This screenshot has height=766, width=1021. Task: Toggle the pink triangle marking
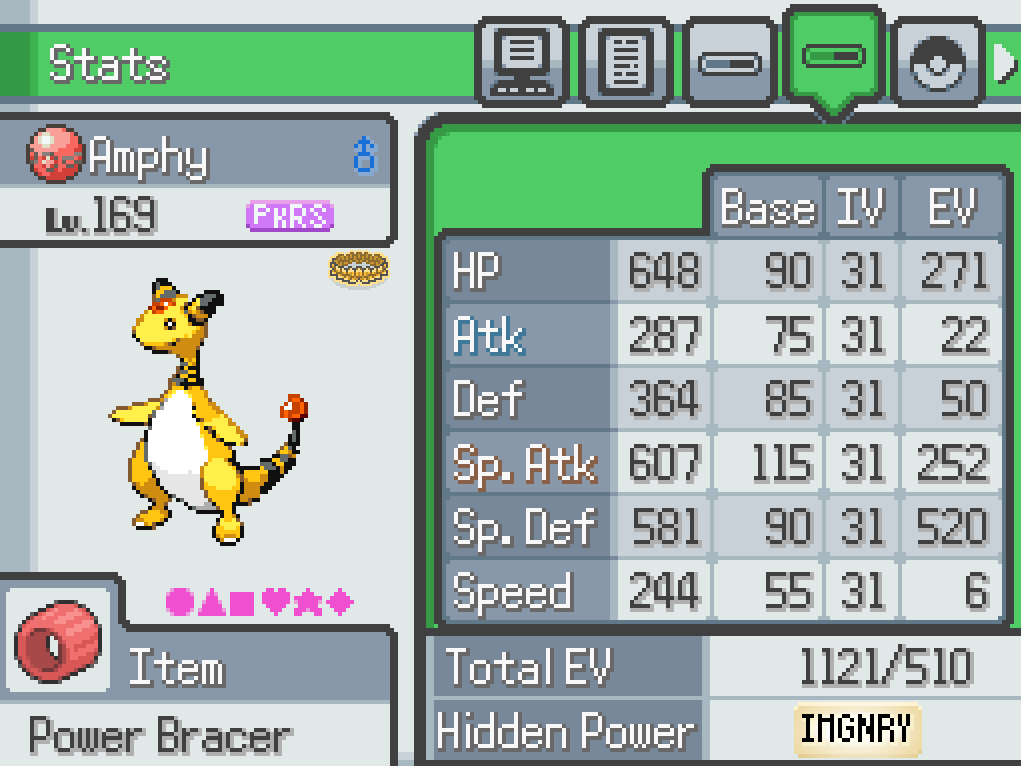[211, 602]
